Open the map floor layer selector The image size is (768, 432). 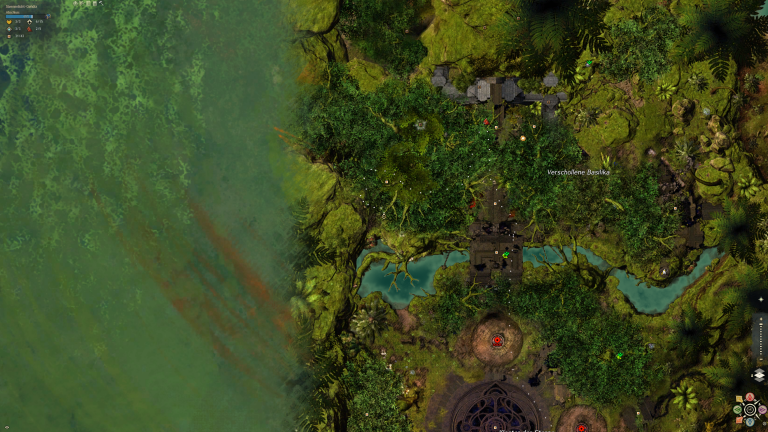[x=760, y=374]
